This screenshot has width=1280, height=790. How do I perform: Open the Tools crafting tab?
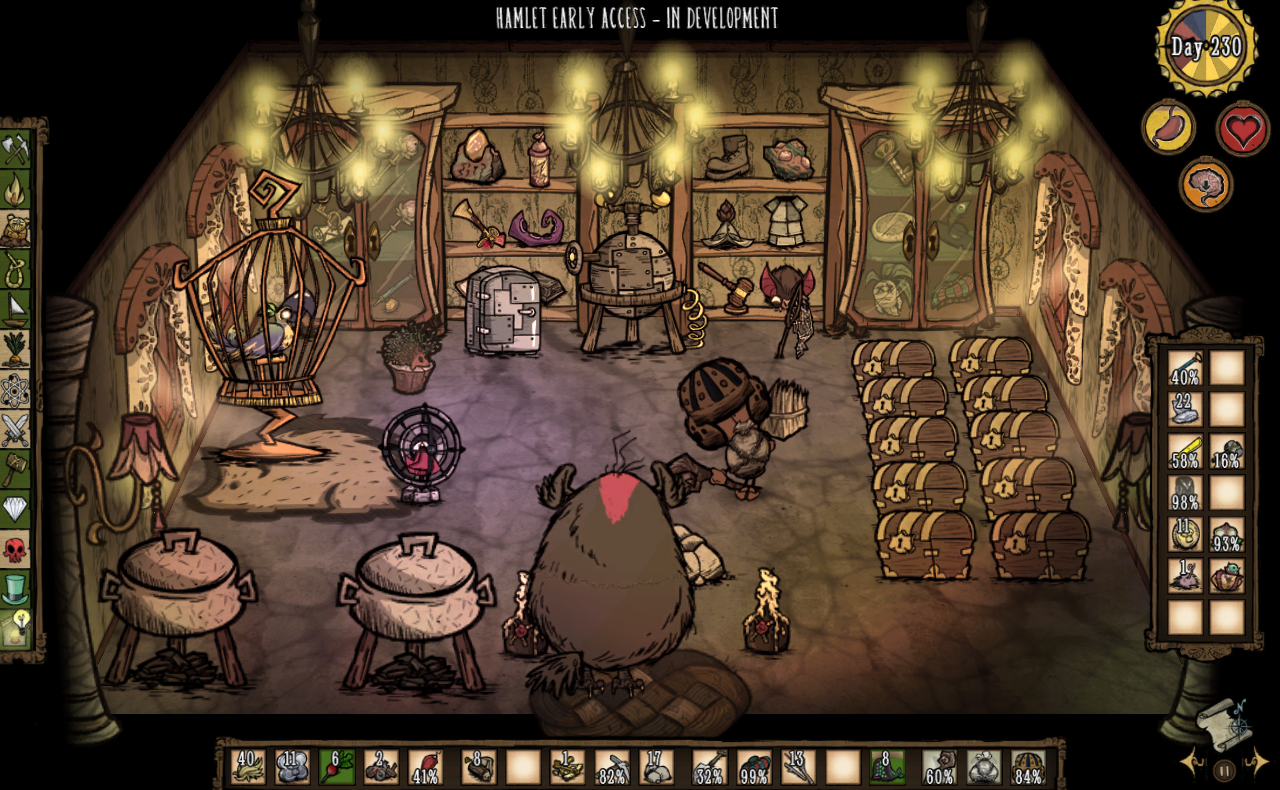(x=18, y=149)
